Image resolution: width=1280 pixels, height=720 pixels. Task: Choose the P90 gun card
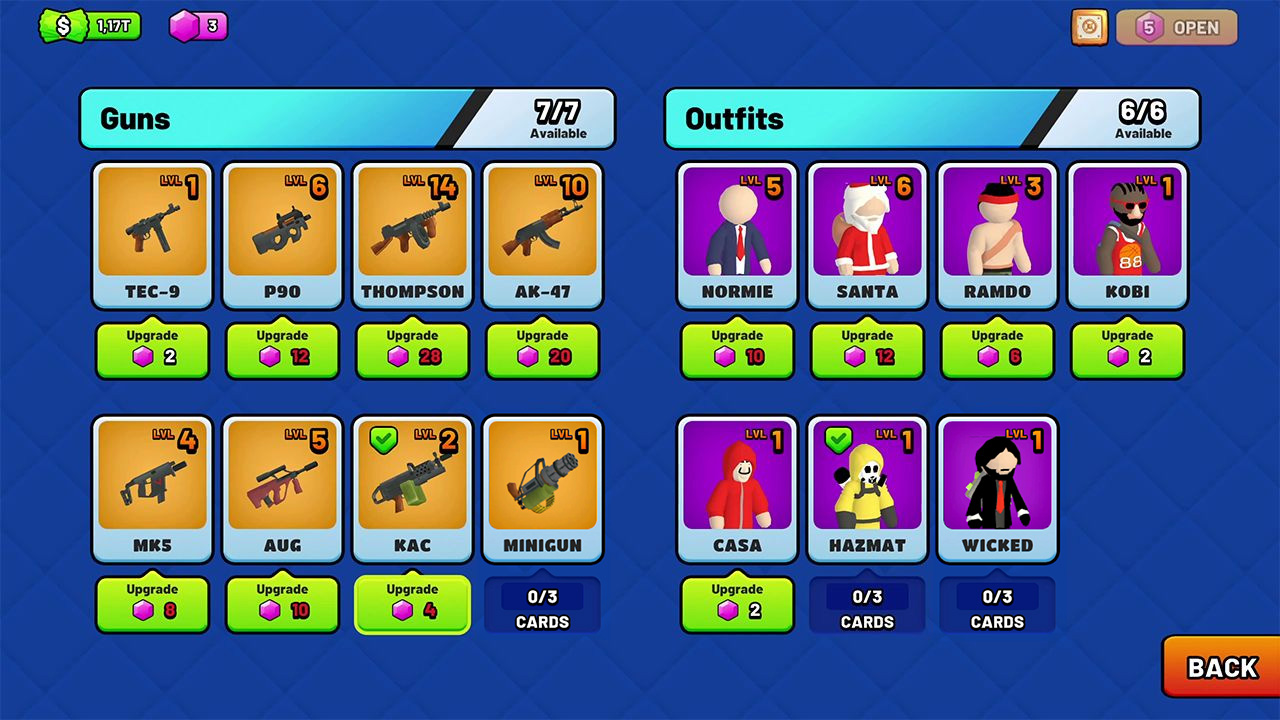click(282, 236)
